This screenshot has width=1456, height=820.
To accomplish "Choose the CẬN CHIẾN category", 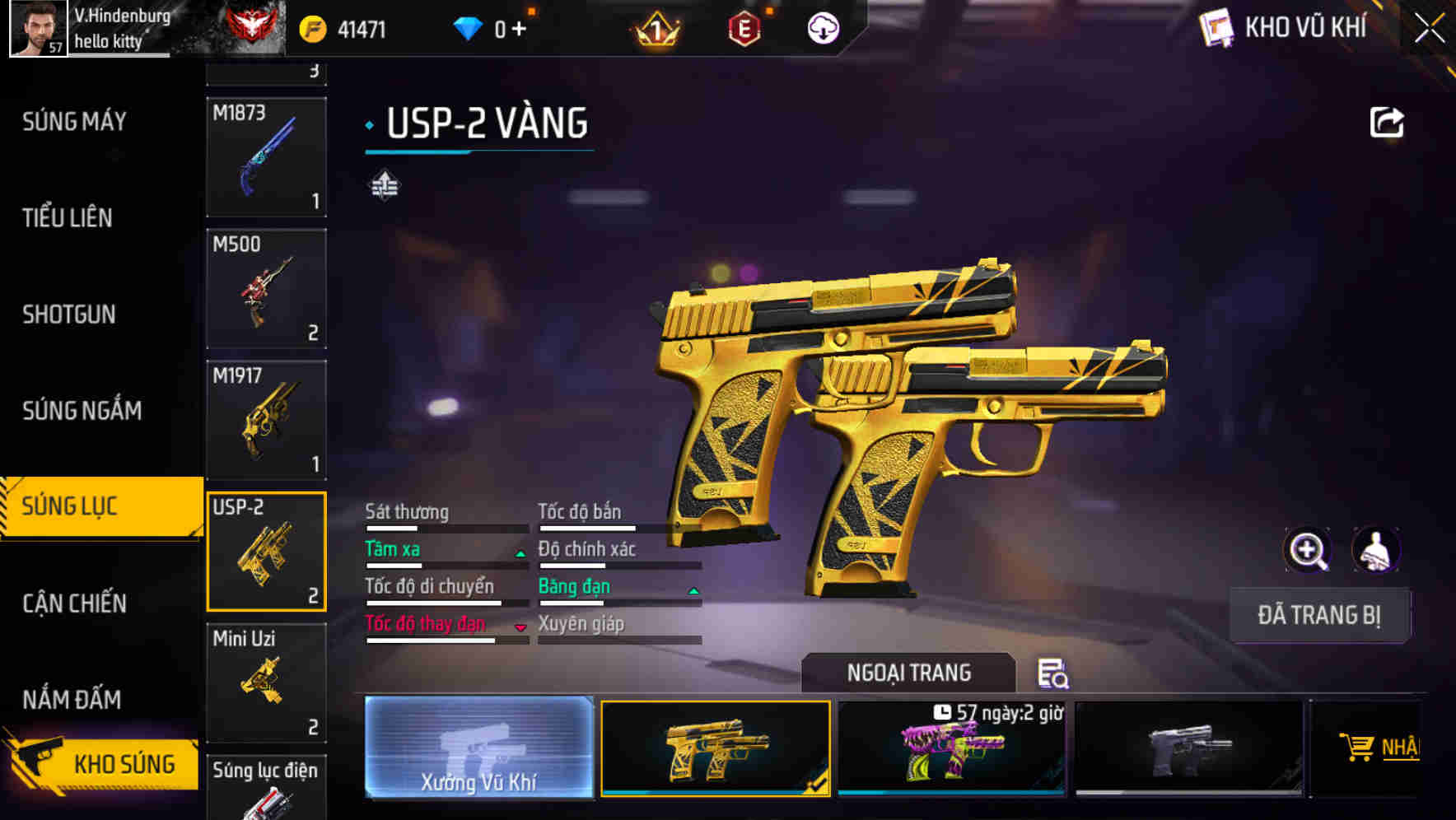I will [x=74, y=603].
